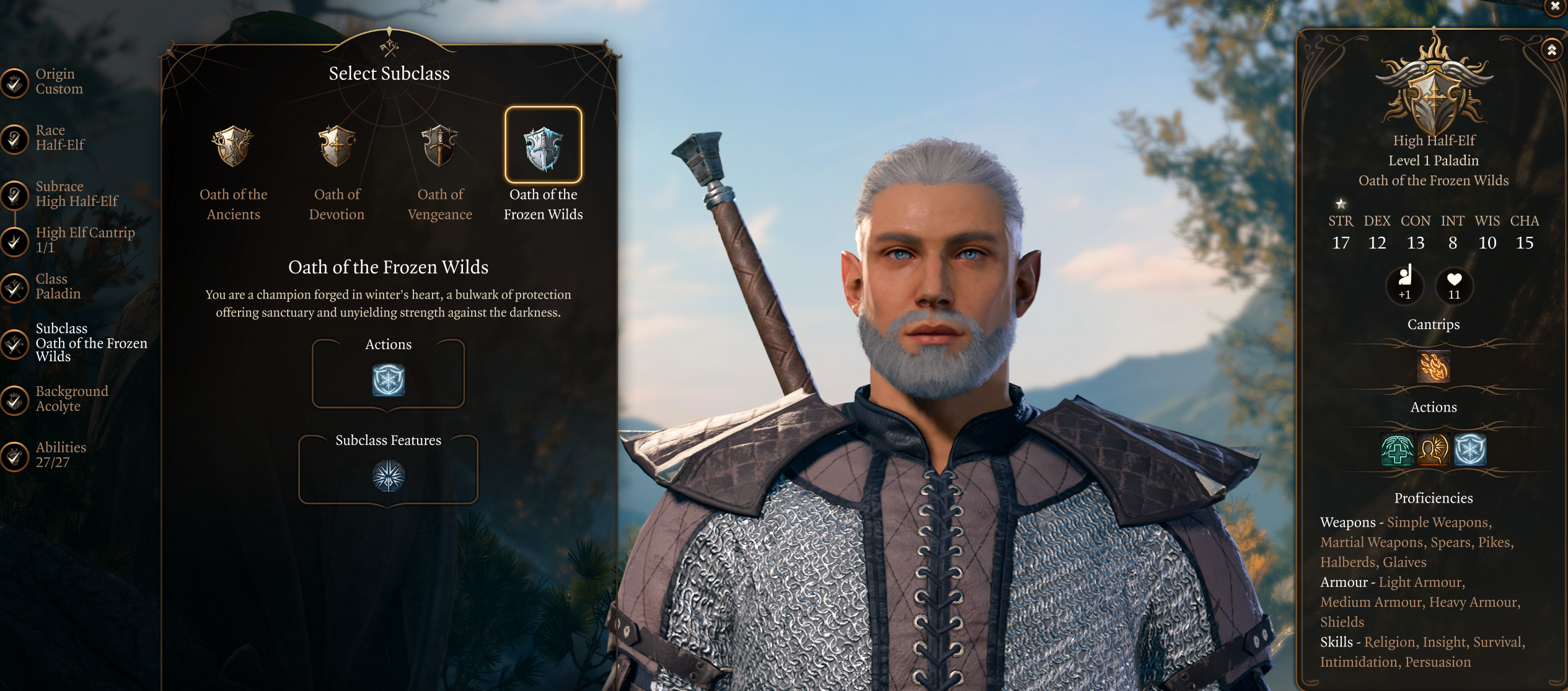Collapse the character sheet with the double chevron
This screenshot has height=691, width=1568.
click(x=1551, y=49)
